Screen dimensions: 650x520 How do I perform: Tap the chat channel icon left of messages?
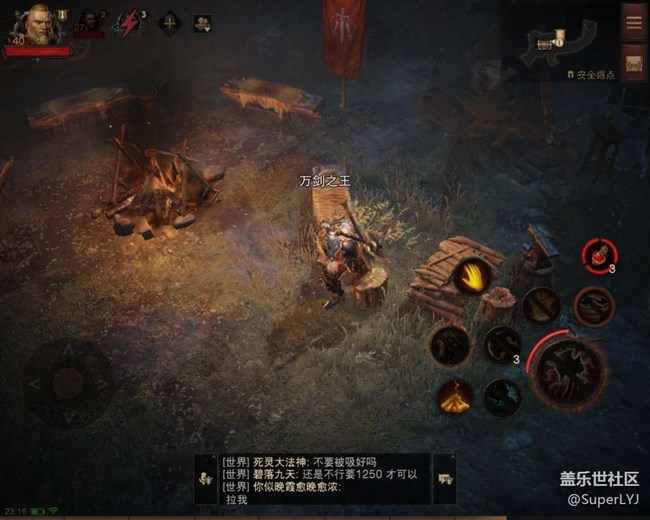pos(206,478)
